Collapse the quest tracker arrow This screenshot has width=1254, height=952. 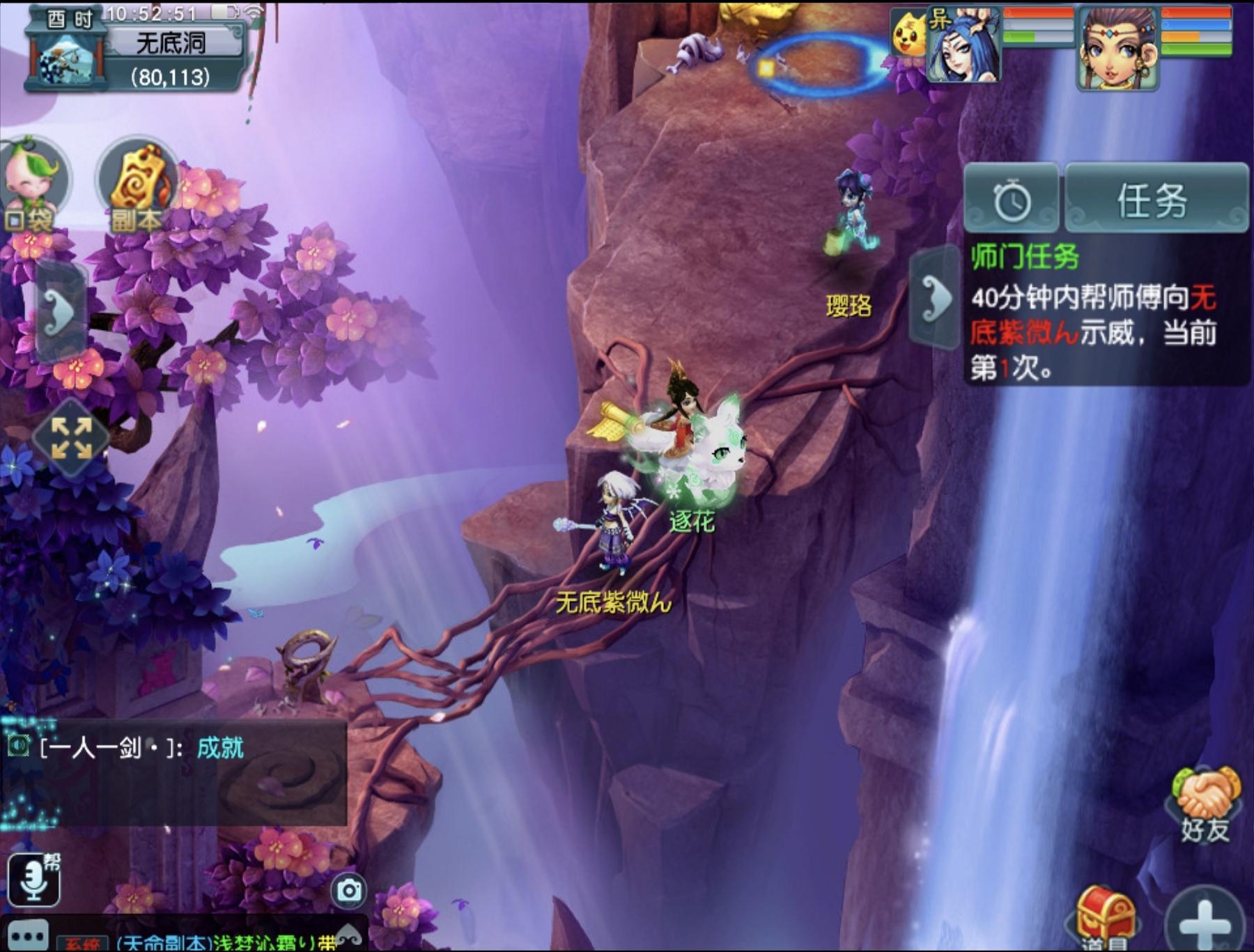coord(935,298)
